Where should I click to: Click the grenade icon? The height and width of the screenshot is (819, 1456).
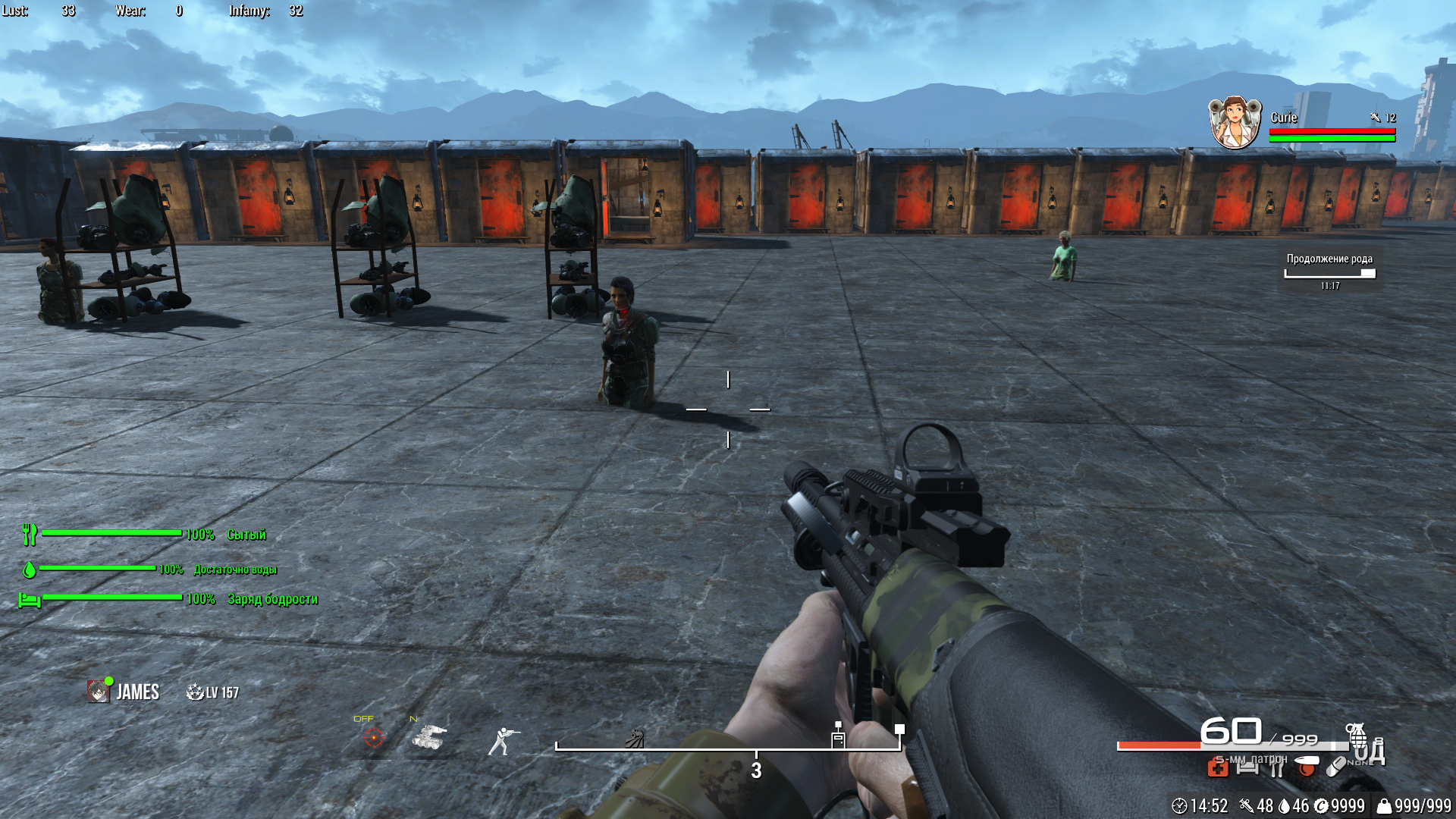pyautogui.click(x=1356, y=734)
